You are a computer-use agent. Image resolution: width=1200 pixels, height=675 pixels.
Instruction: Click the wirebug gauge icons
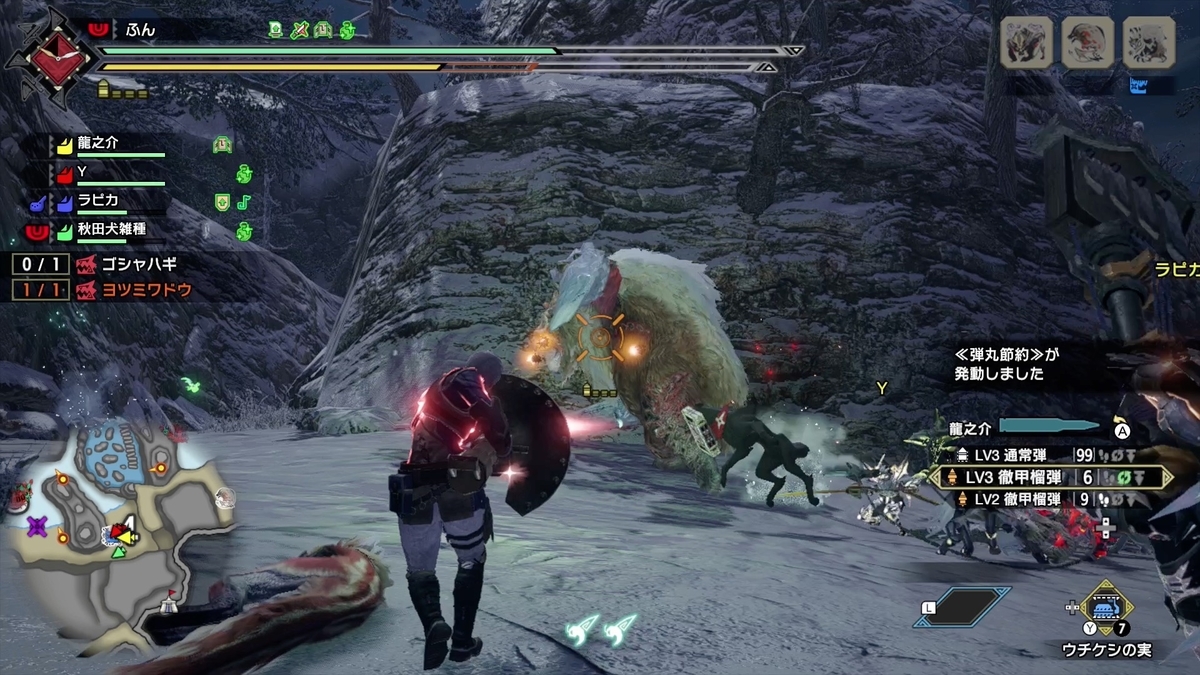603,627
